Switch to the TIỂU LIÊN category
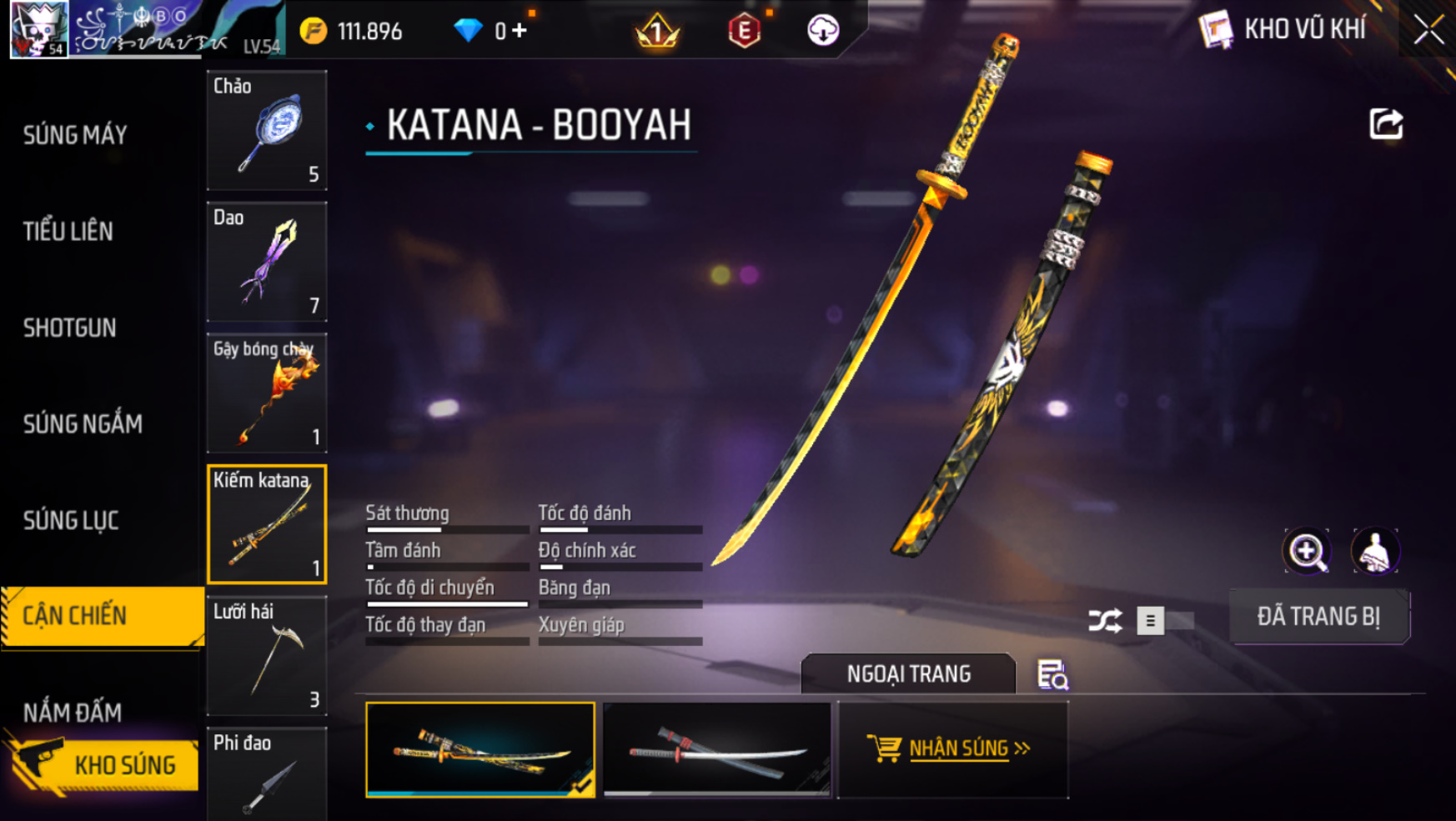Screen dimensions: 1456x821 click(68, 232)
